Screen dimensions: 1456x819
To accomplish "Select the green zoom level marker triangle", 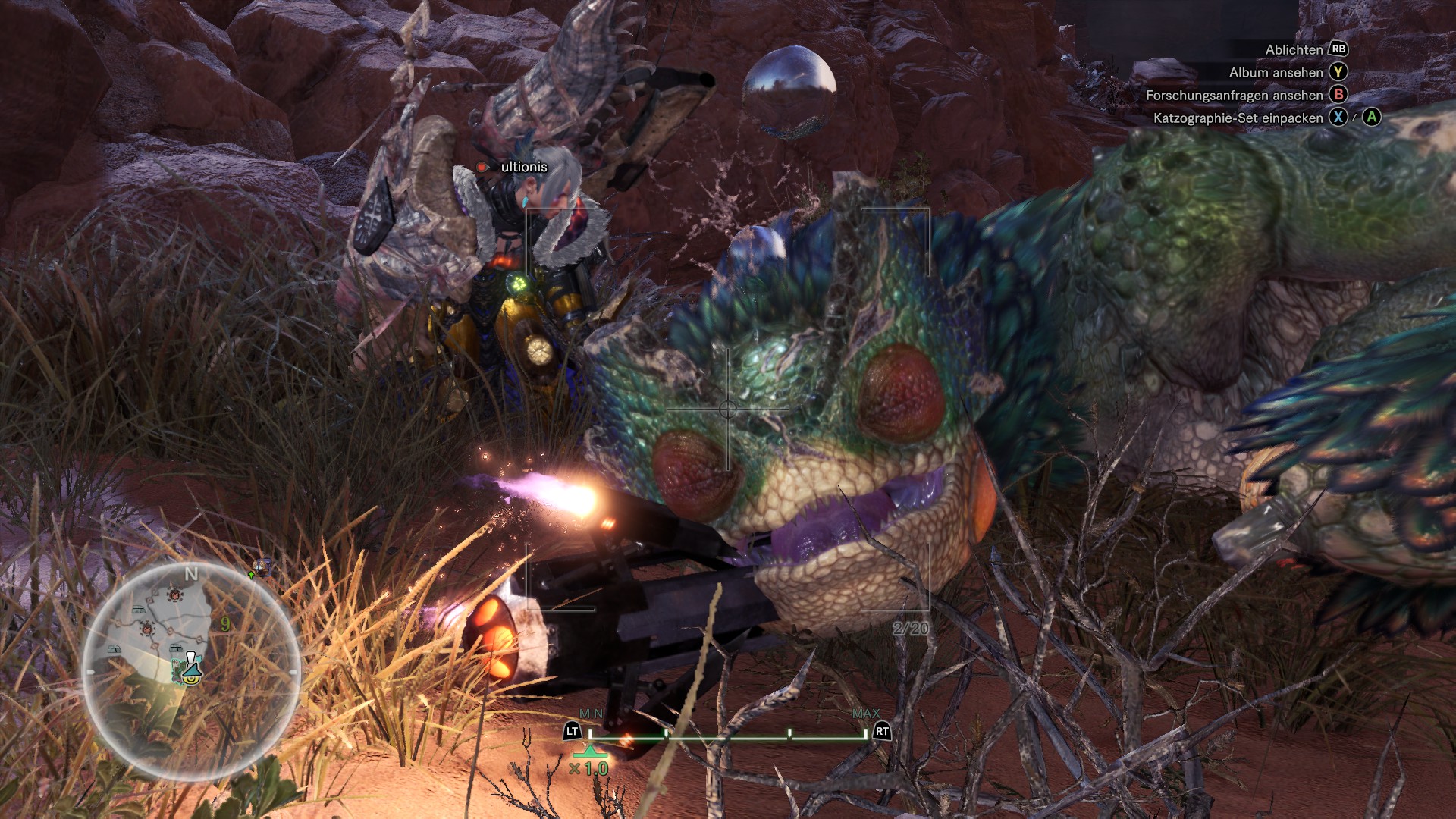I will (589, 752).
